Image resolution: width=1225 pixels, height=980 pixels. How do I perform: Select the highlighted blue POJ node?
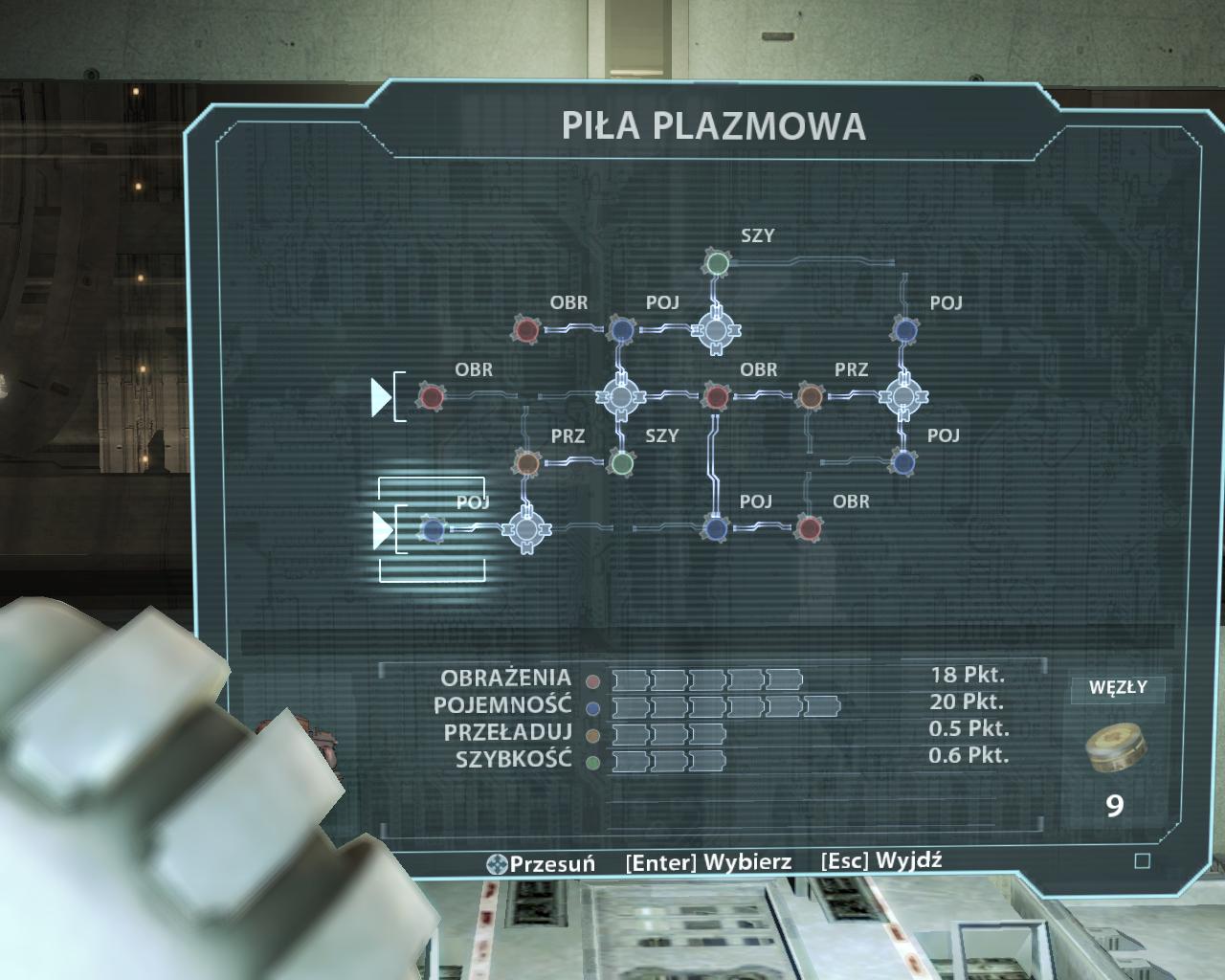point(433,529)
